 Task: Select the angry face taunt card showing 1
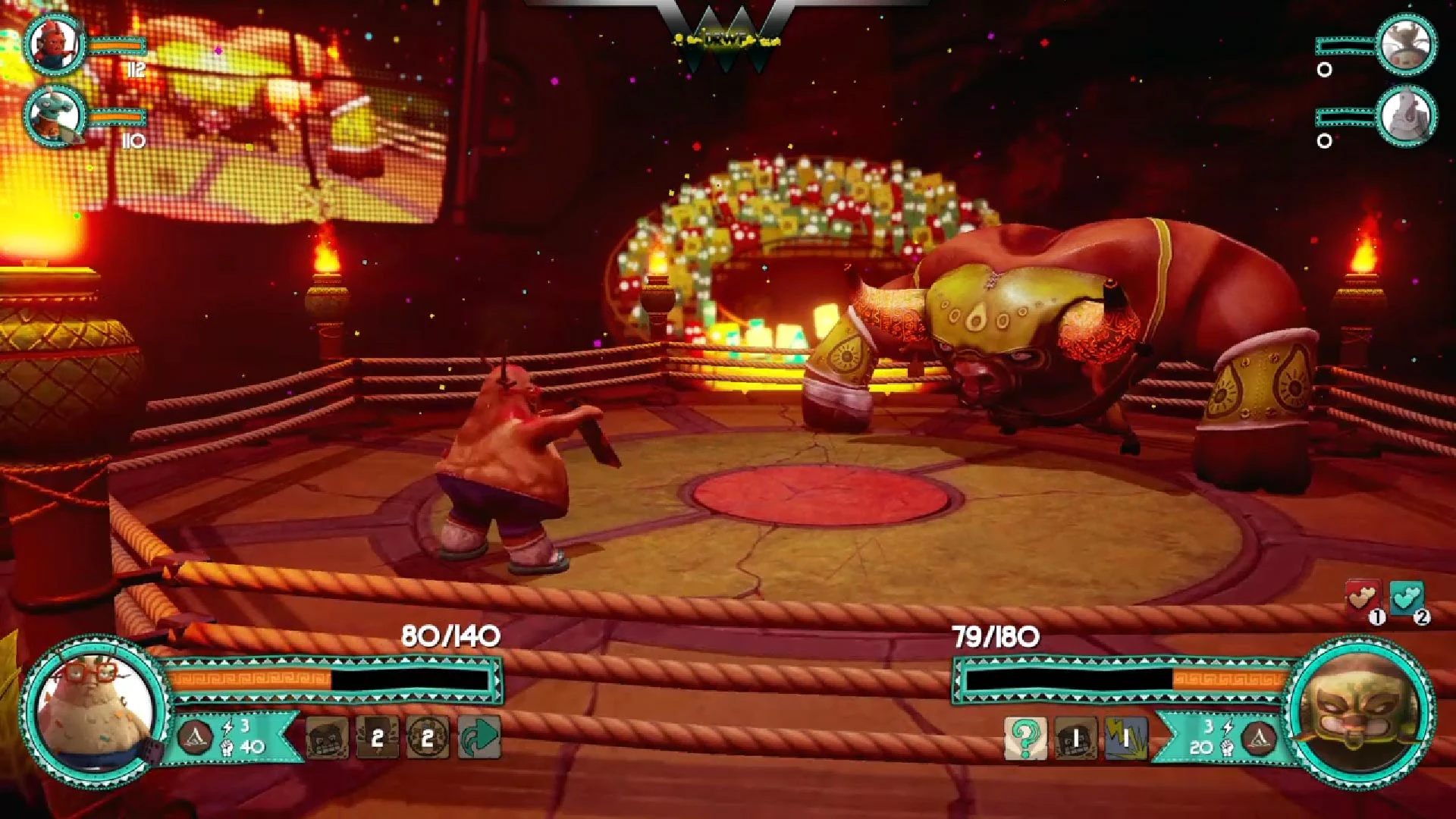point(1076,736)
